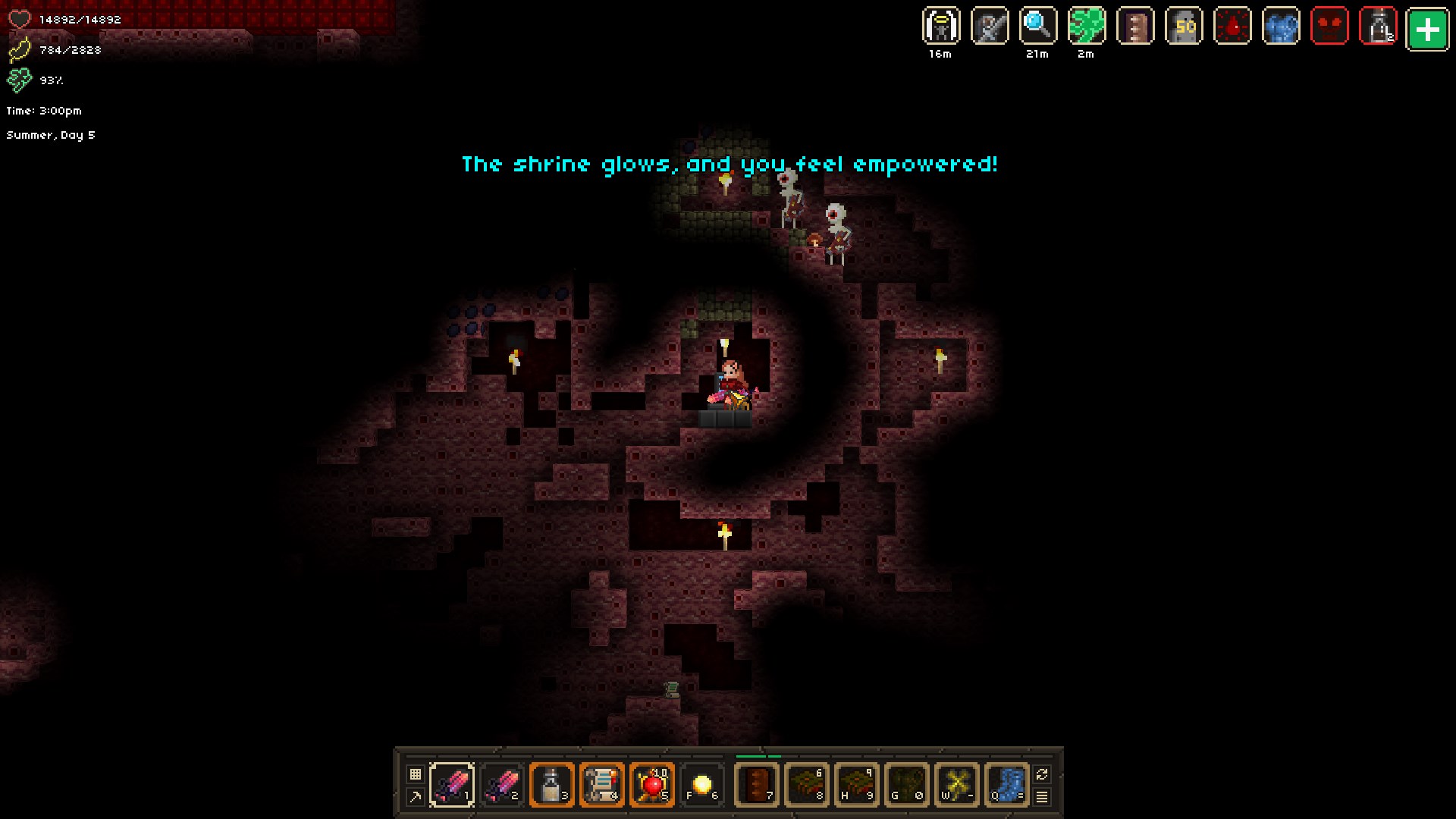Select the tombstone buff icon marked 50
Screen dimensions: 1456x819
pos(1185,25)
